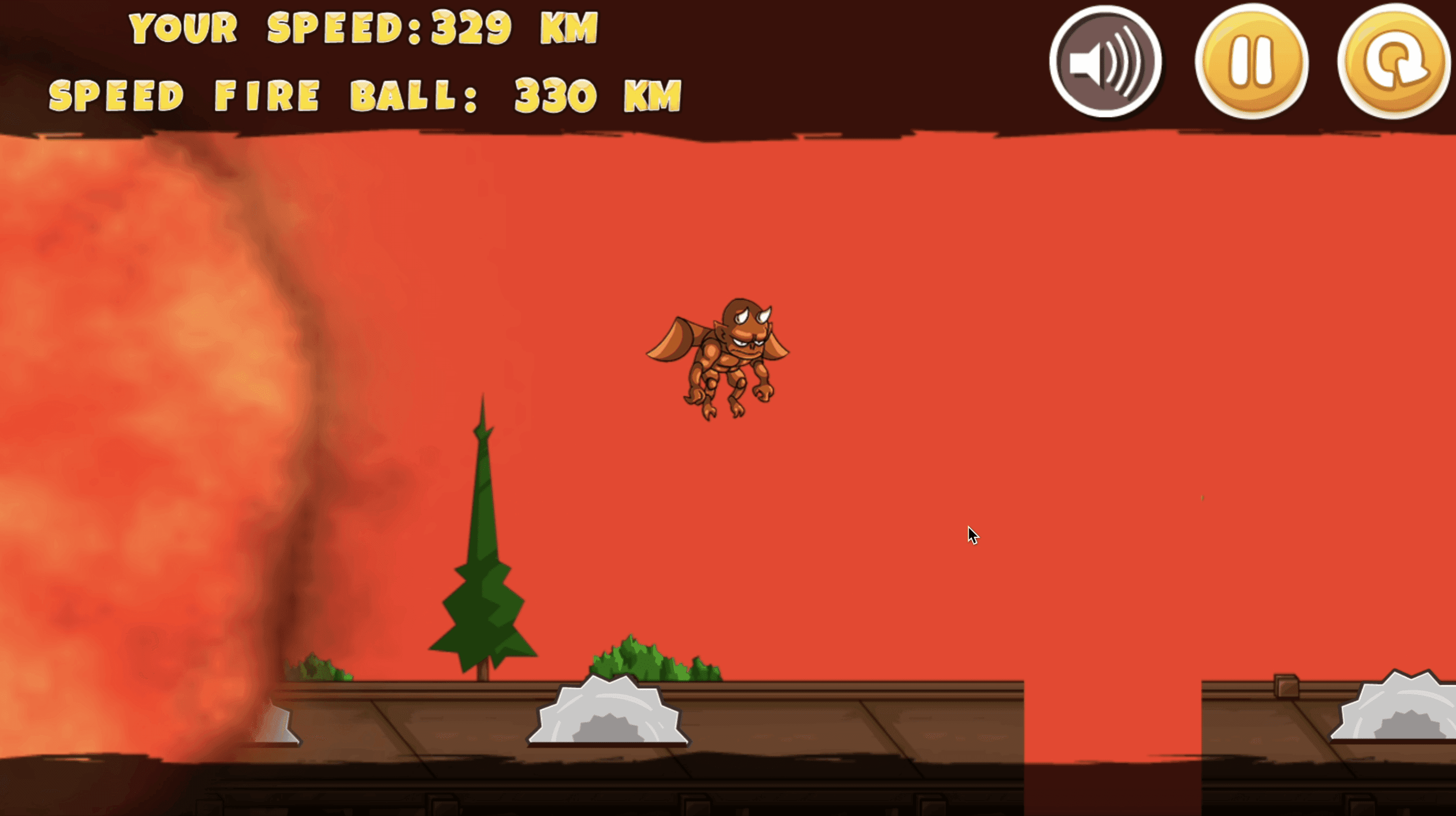Pause the game with the pause button
Image resolution: width=1456 pixels, height=816 pixels.
tap(1251, 62)
